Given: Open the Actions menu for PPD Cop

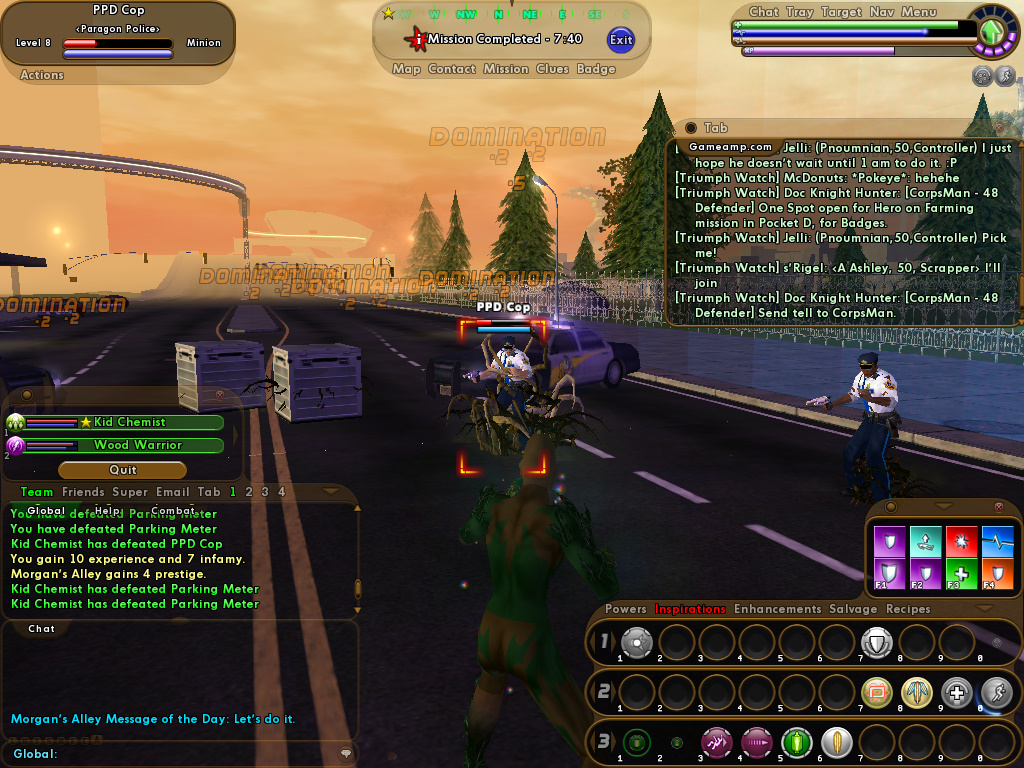Looking at the screenshot, I should point(42,75).
